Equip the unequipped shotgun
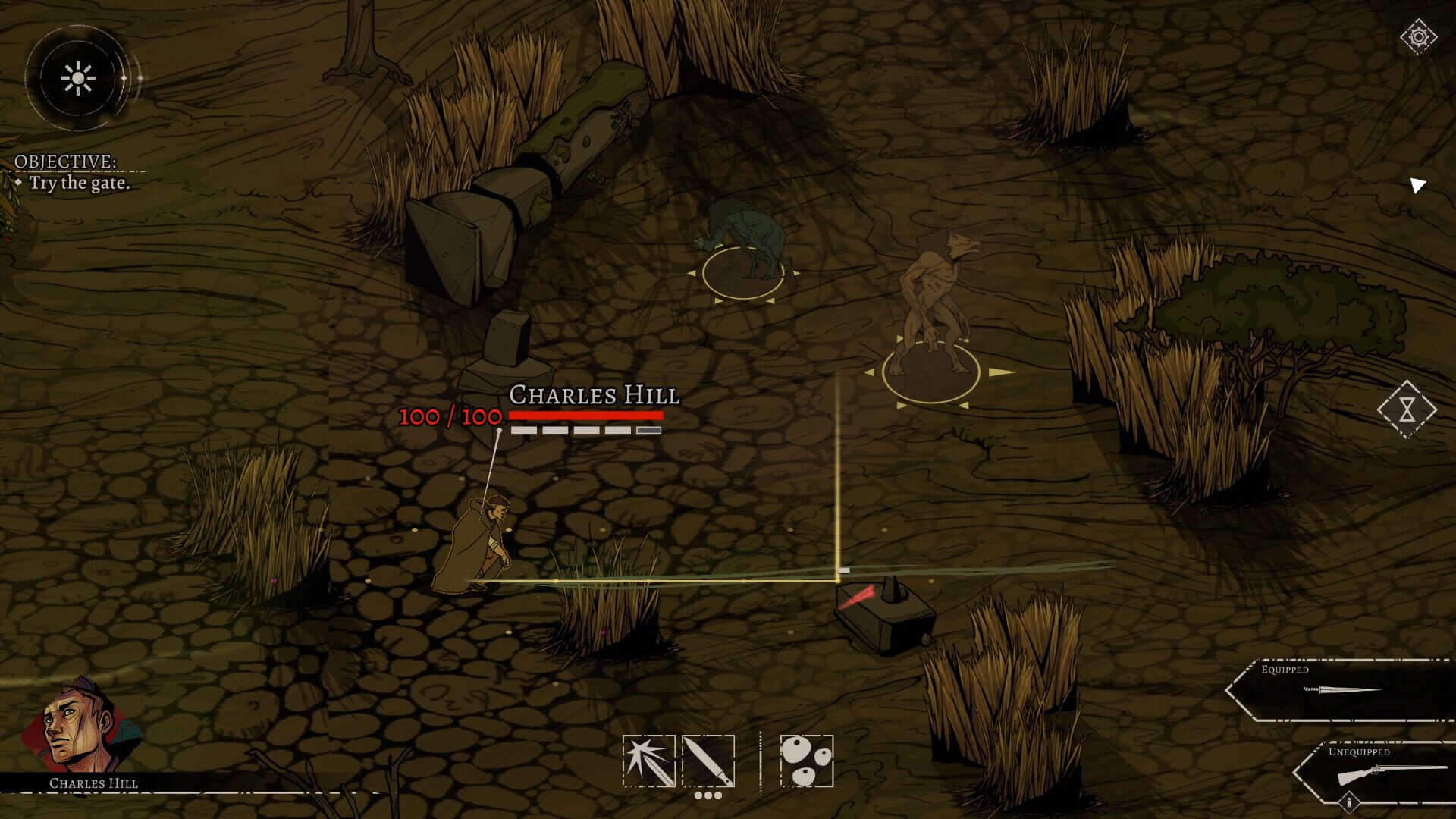Viewport: 1456px width, 819px height. [x=1392, y=772]
